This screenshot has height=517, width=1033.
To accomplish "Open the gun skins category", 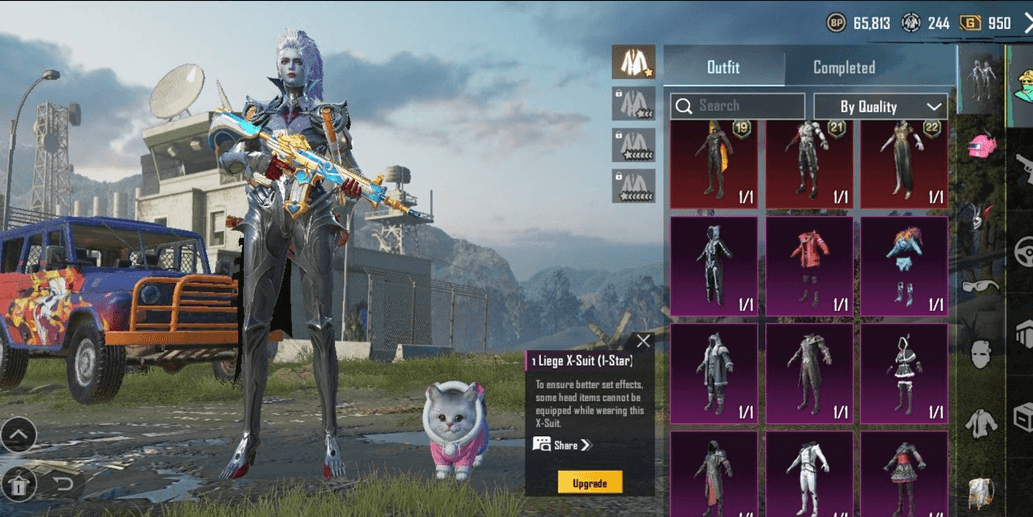I will click(x=1023, y=170).
